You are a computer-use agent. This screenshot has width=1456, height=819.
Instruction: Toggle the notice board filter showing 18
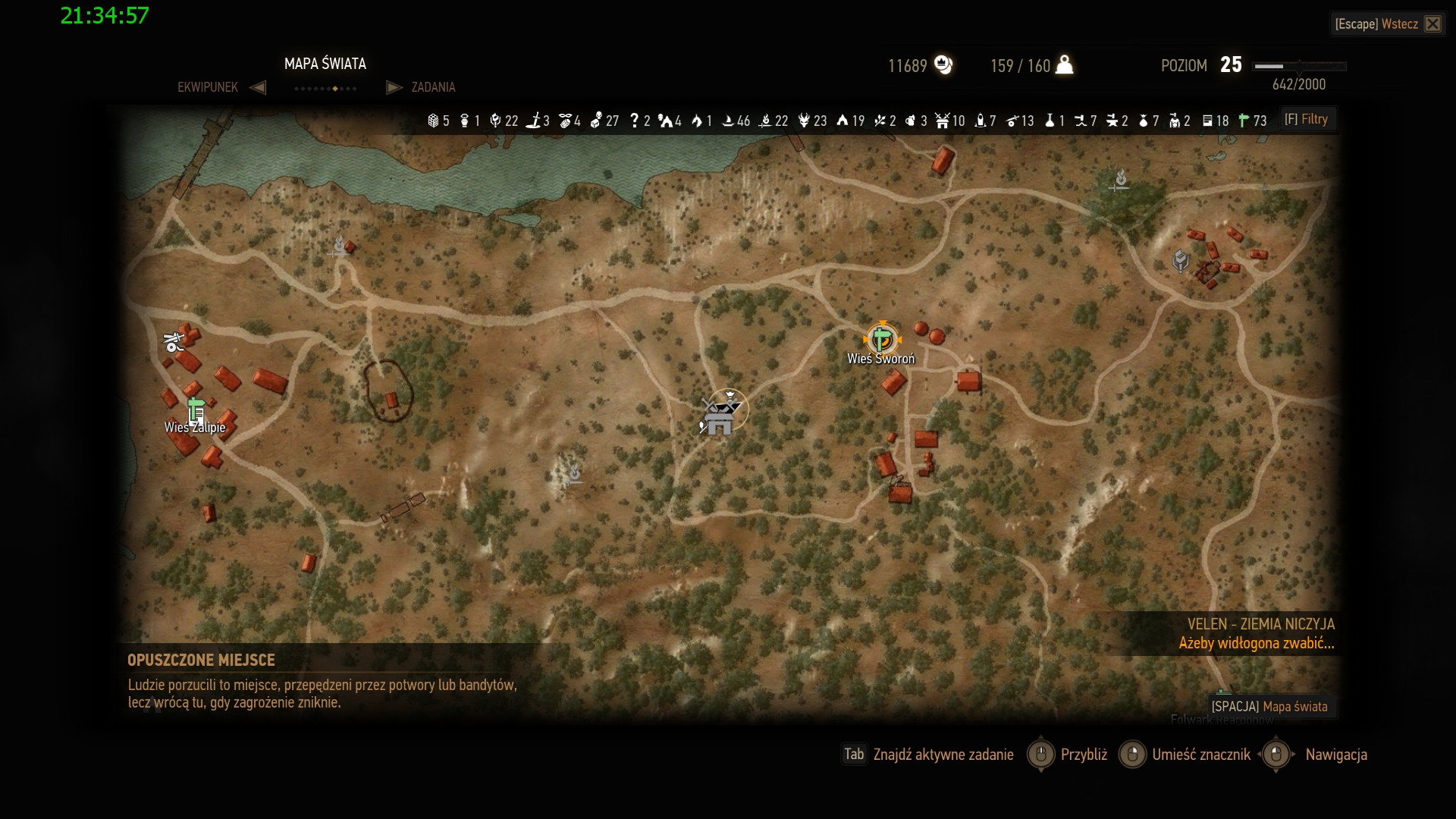click(x=1215, y=121)
